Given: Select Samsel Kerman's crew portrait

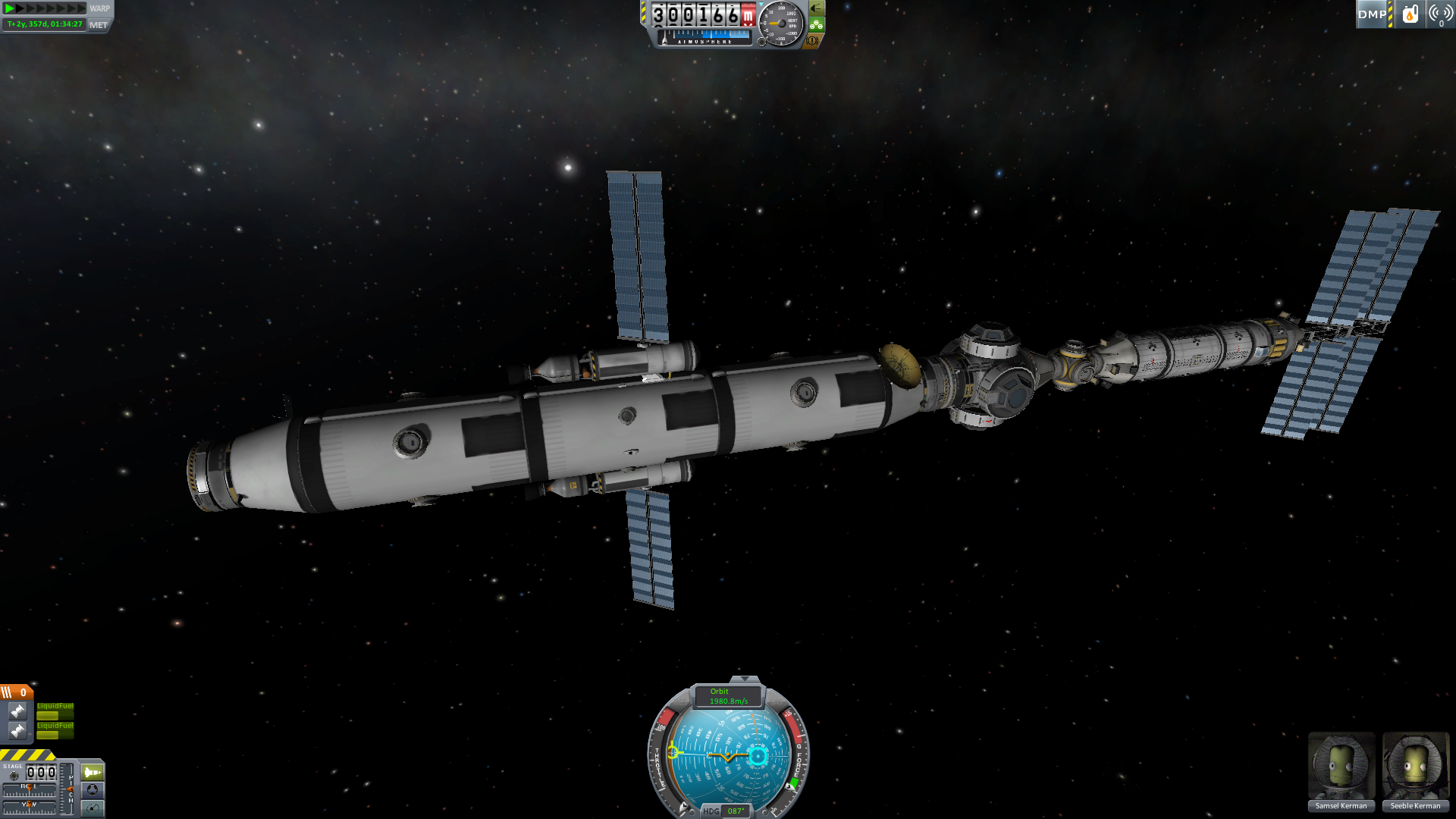Looking at the screenshot, I should [x=1341, y=766].
